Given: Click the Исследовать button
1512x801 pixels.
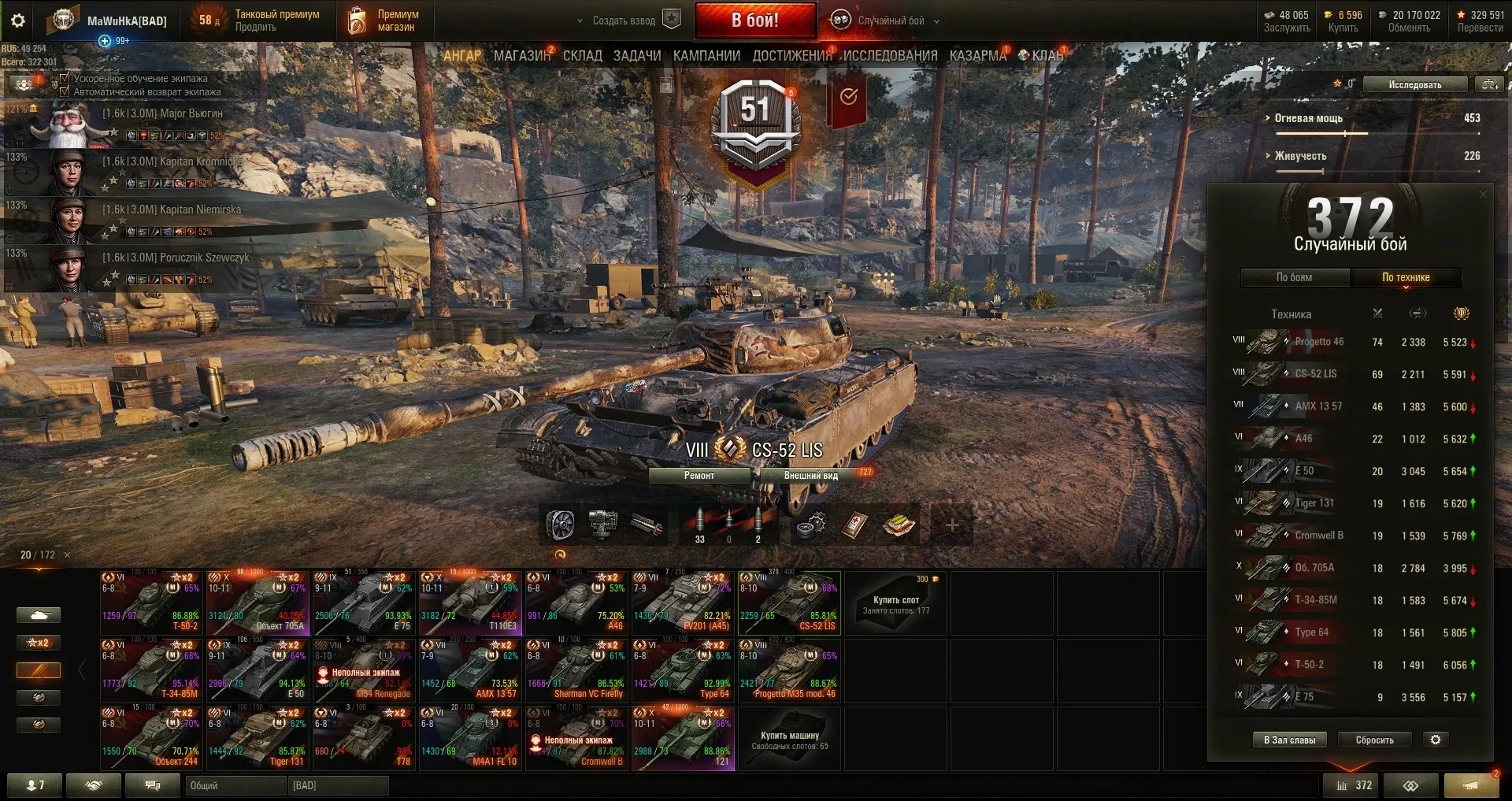Looking at the screenshot, I should [1414, 84].
